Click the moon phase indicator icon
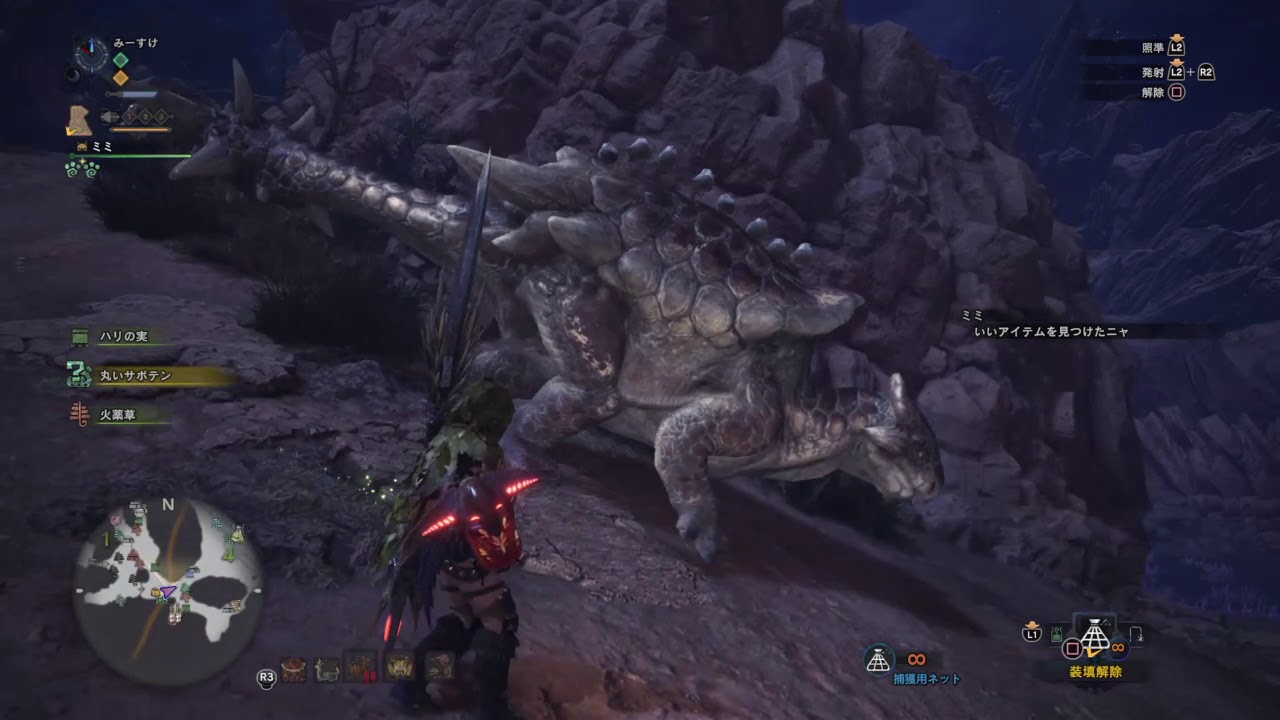This screenshot has height=720, width=1280. (73, 75)
